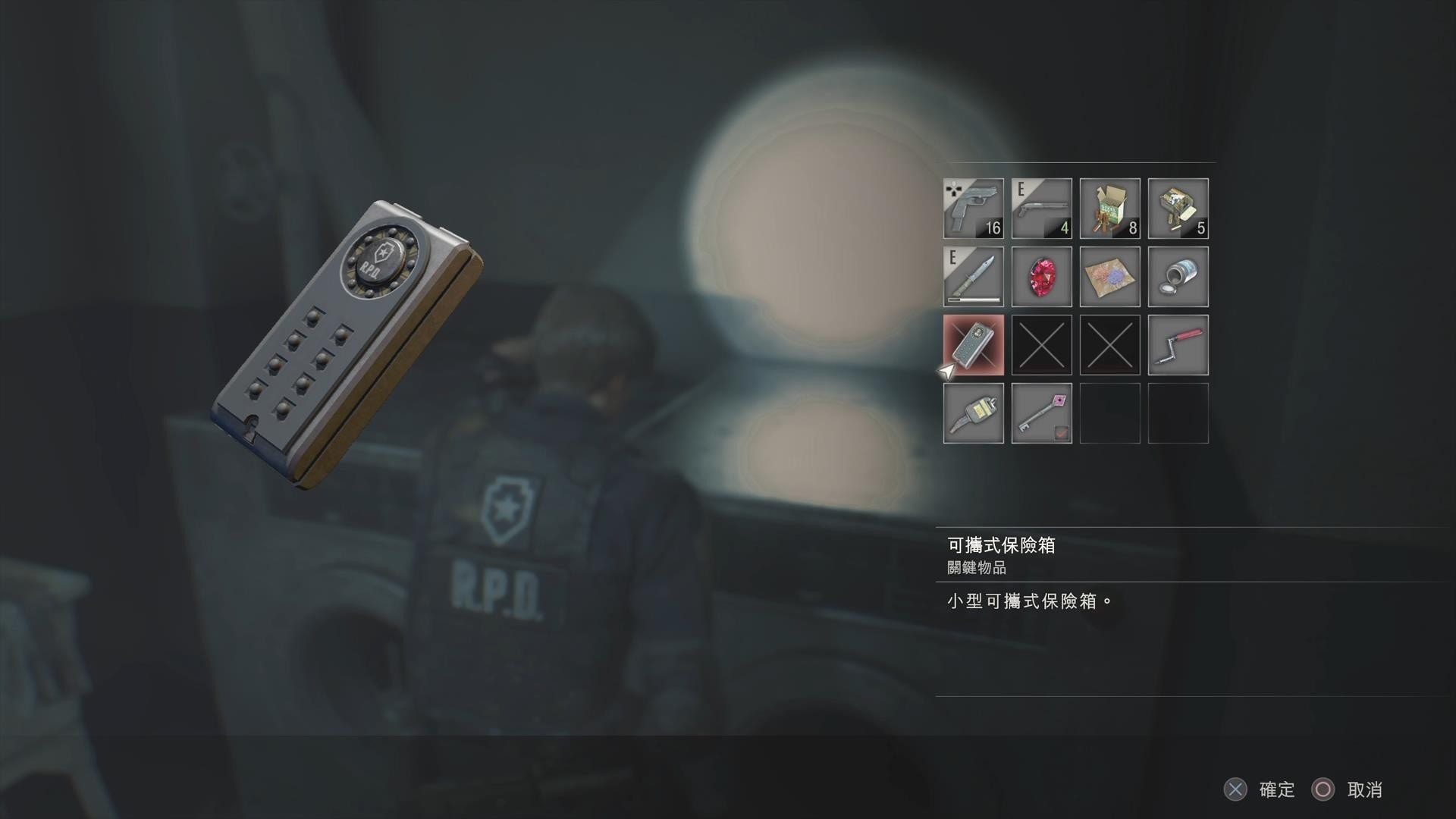Viewport: 1456px width, 819px height.
Task: Select the car key fob item
Action: click(973, 413)
